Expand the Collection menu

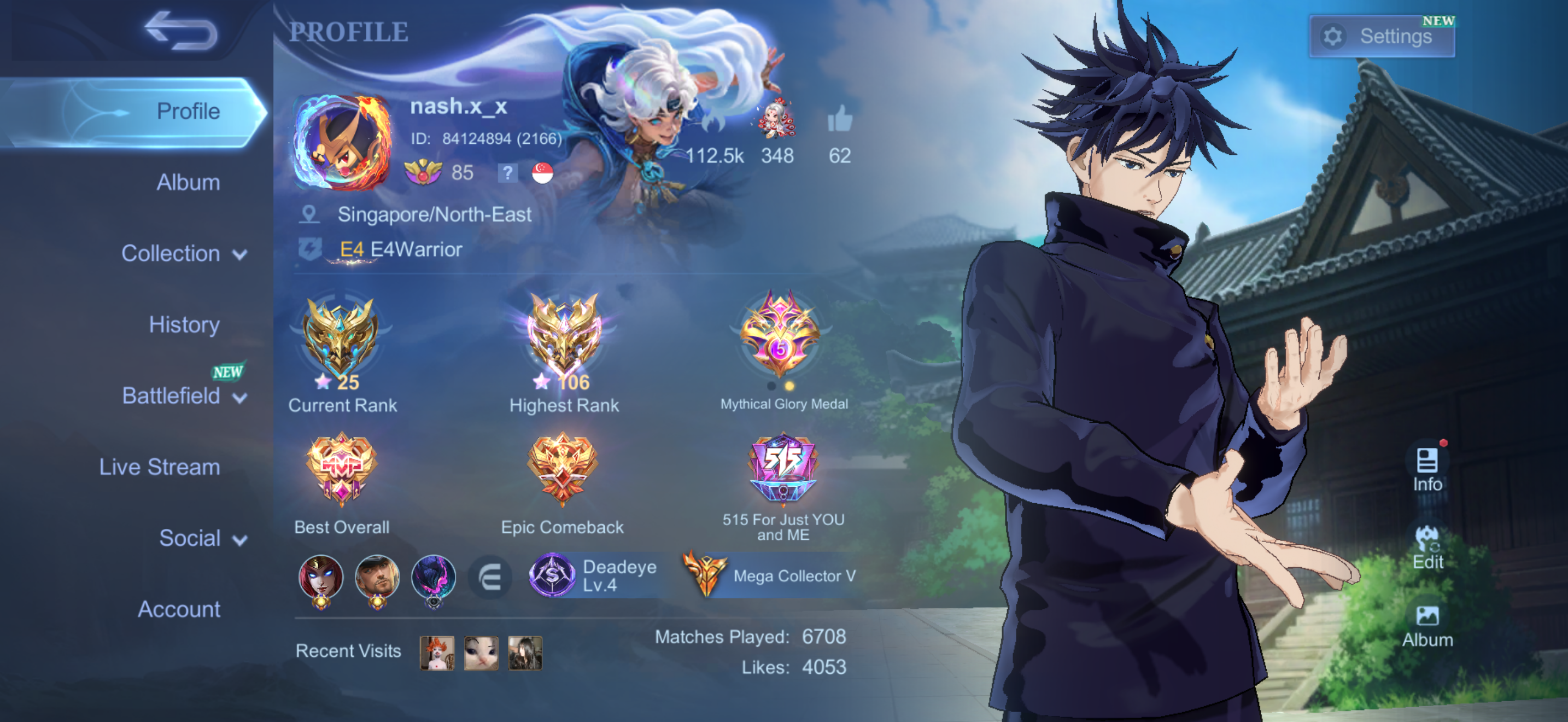[x=183, y=253]
